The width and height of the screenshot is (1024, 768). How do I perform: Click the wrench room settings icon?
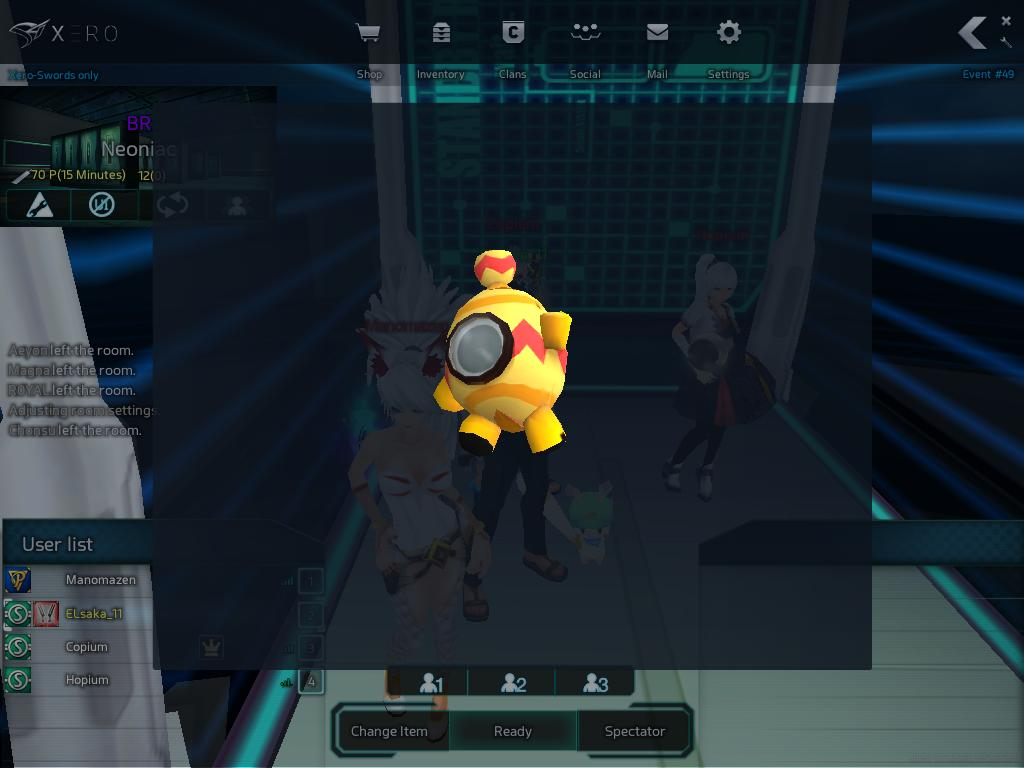1006,42
